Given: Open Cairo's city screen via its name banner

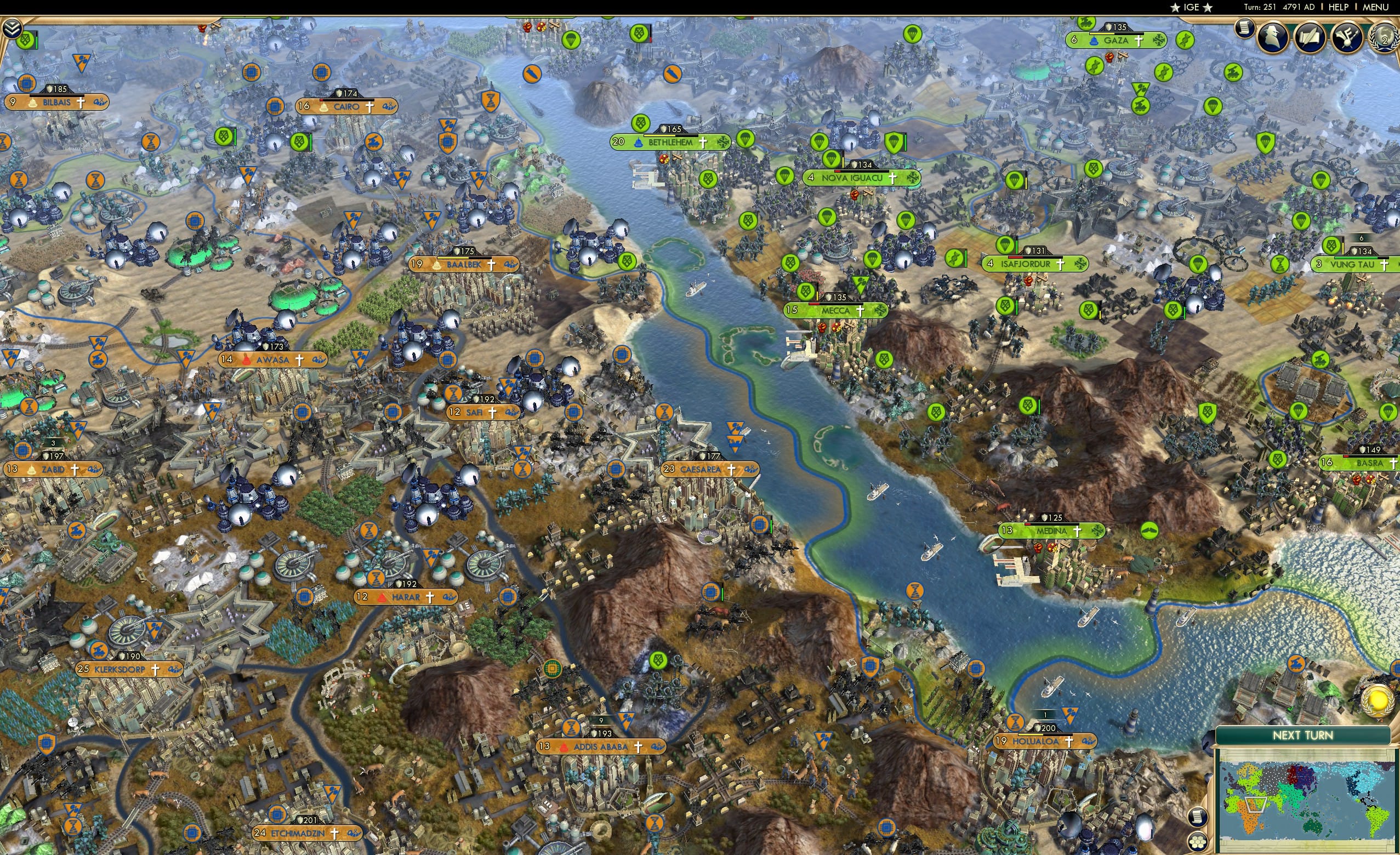Looking at the screenshot, I should (x=345, y=106).
